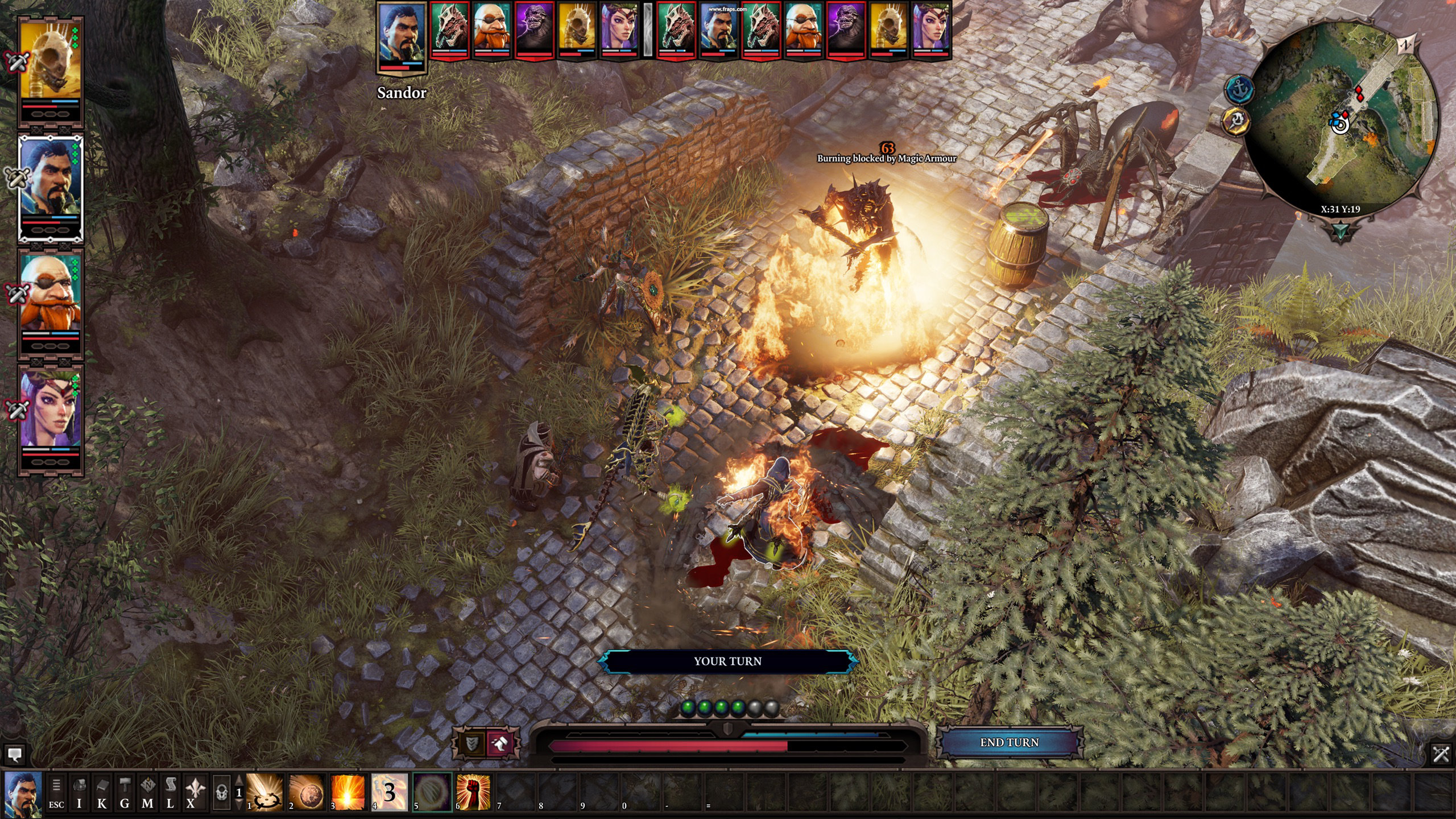Click the golden flaming-arrow button beside minimap

(x=1235, y=121)
